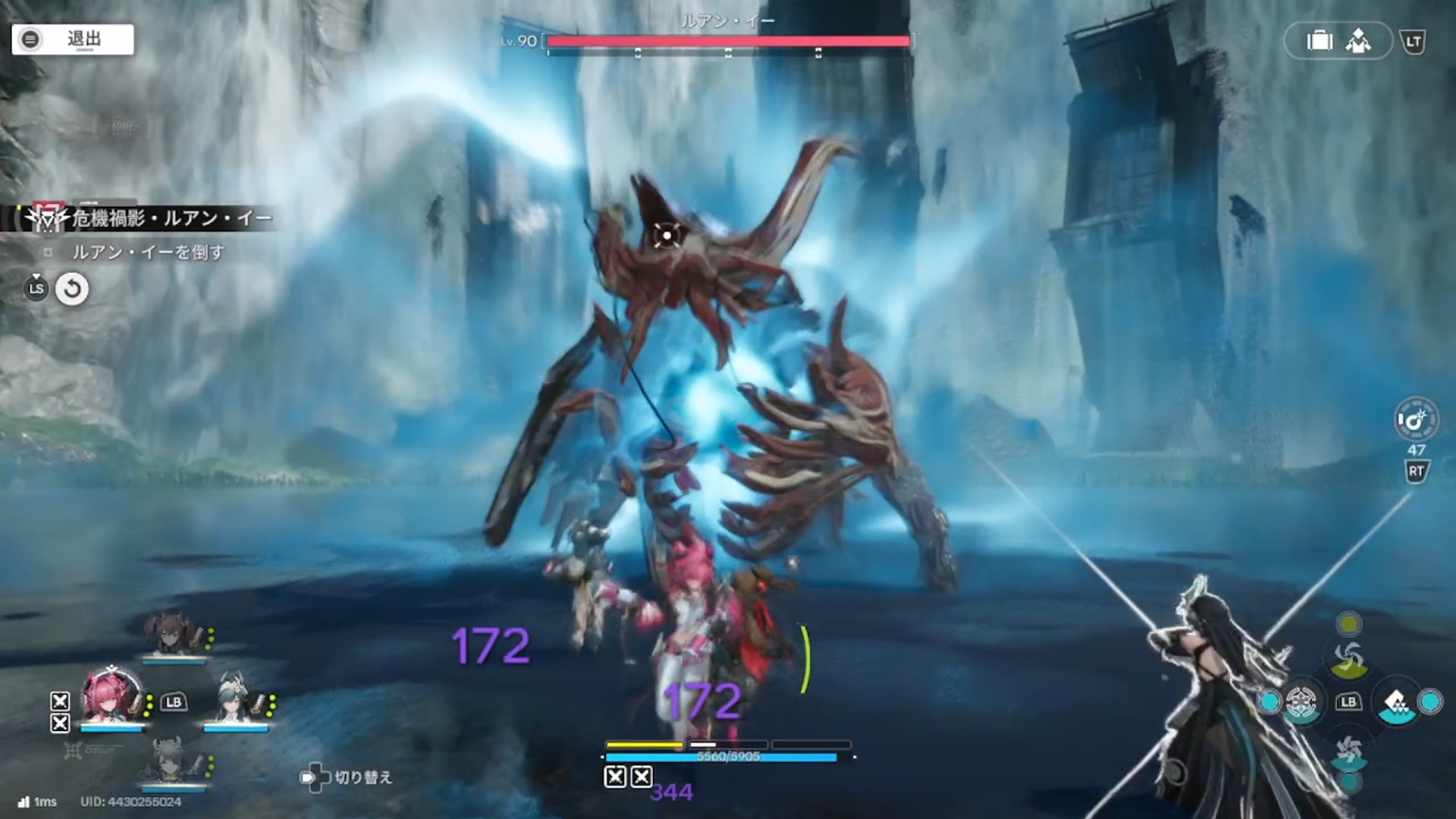Switch to the brown twin-tail operator portrait

coord(173,634)
